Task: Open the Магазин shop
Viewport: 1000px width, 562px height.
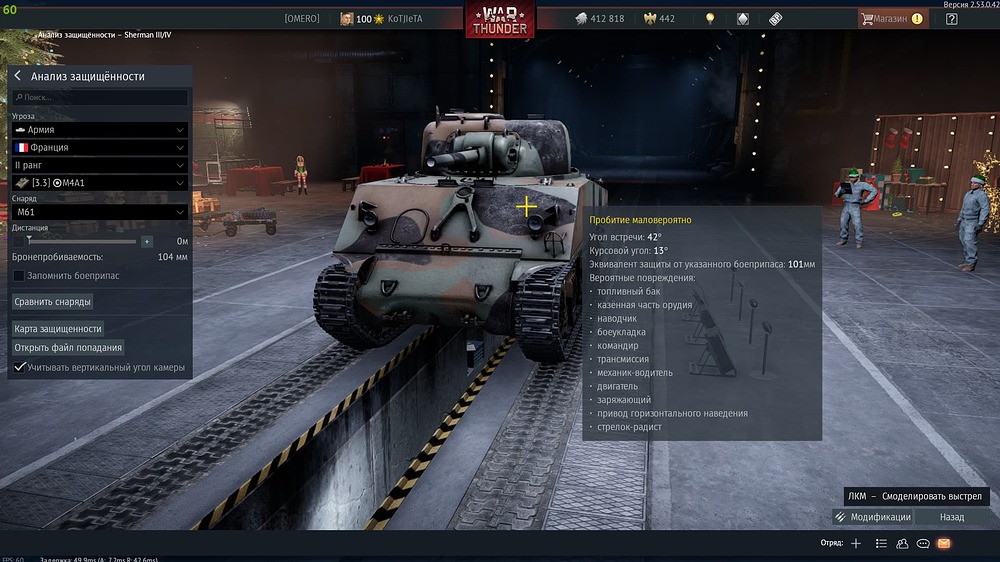Action: pos(890,18)
